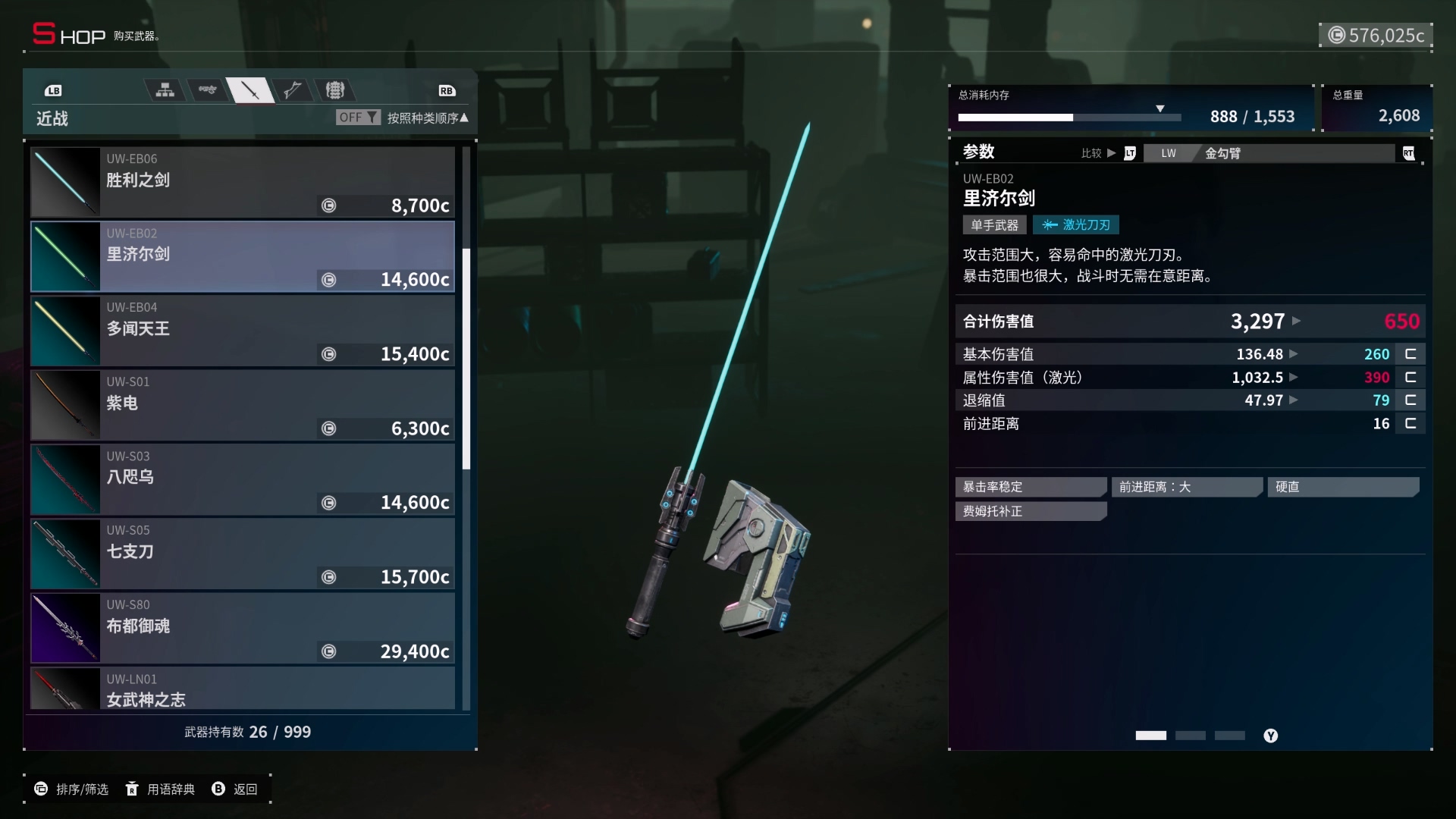The image size is (1456, 819).
Task: Click the 激光刀刃 weapon type tag
Action: pos(1075,225)
